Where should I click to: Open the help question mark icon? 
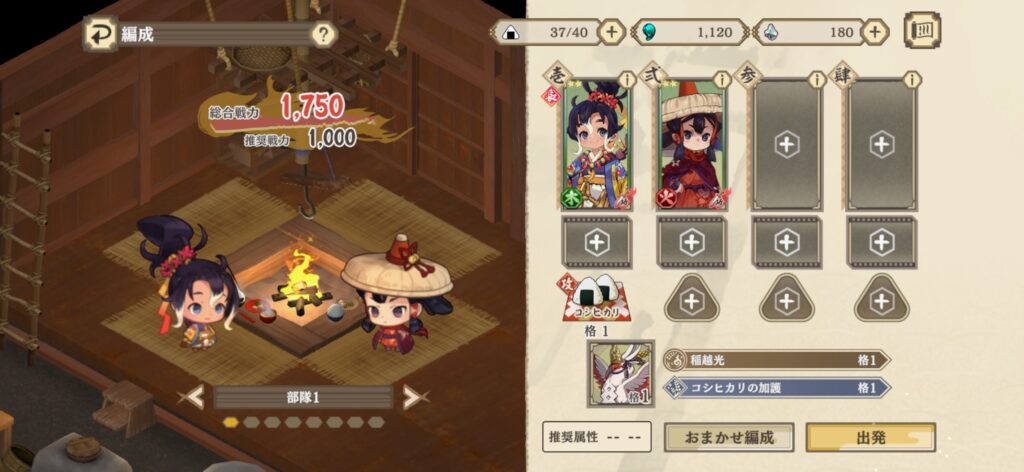click(323, 35)
